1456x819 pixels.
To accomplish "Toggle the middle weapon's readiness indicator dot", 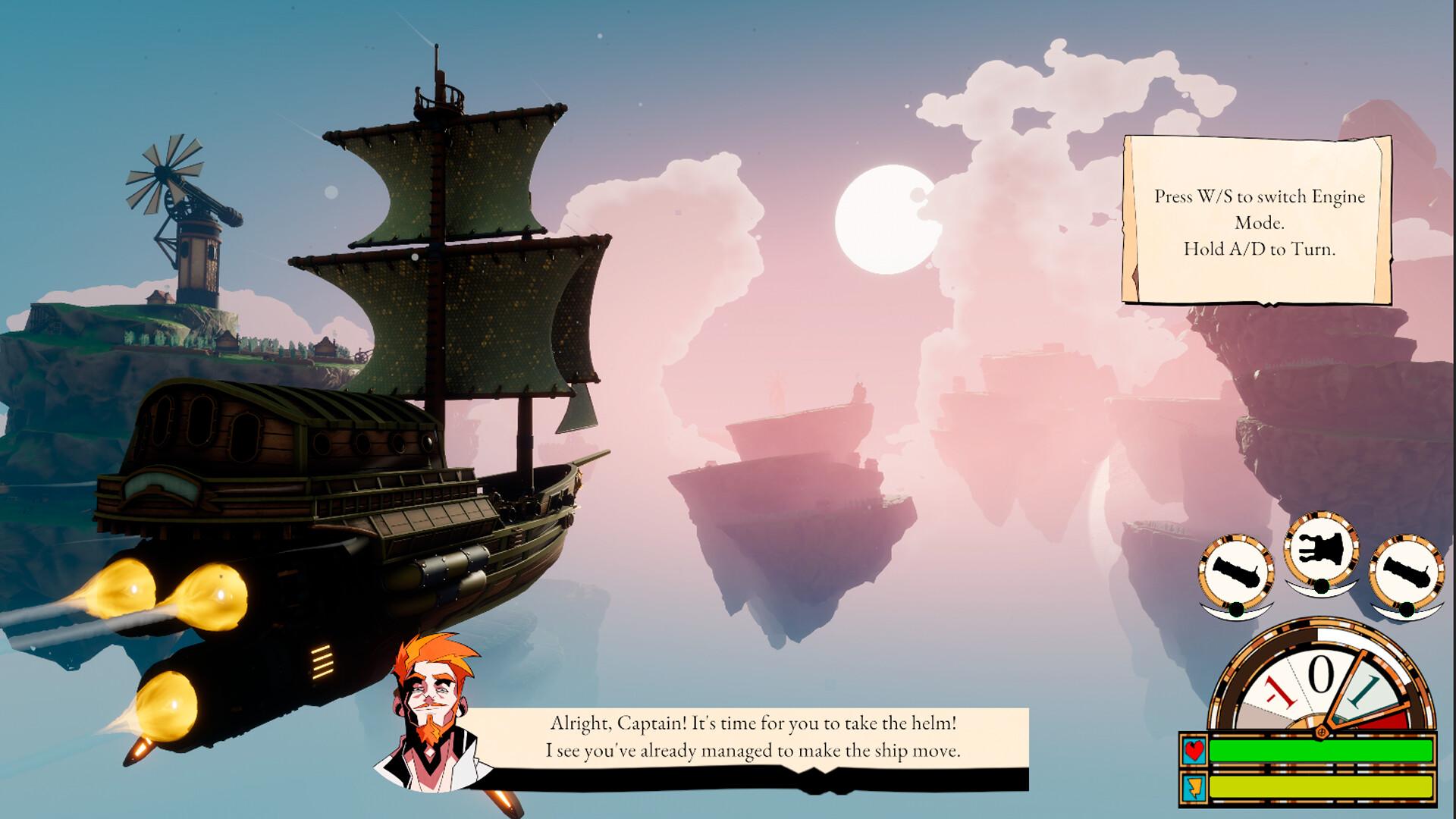I will click(x=1321, y=588).
